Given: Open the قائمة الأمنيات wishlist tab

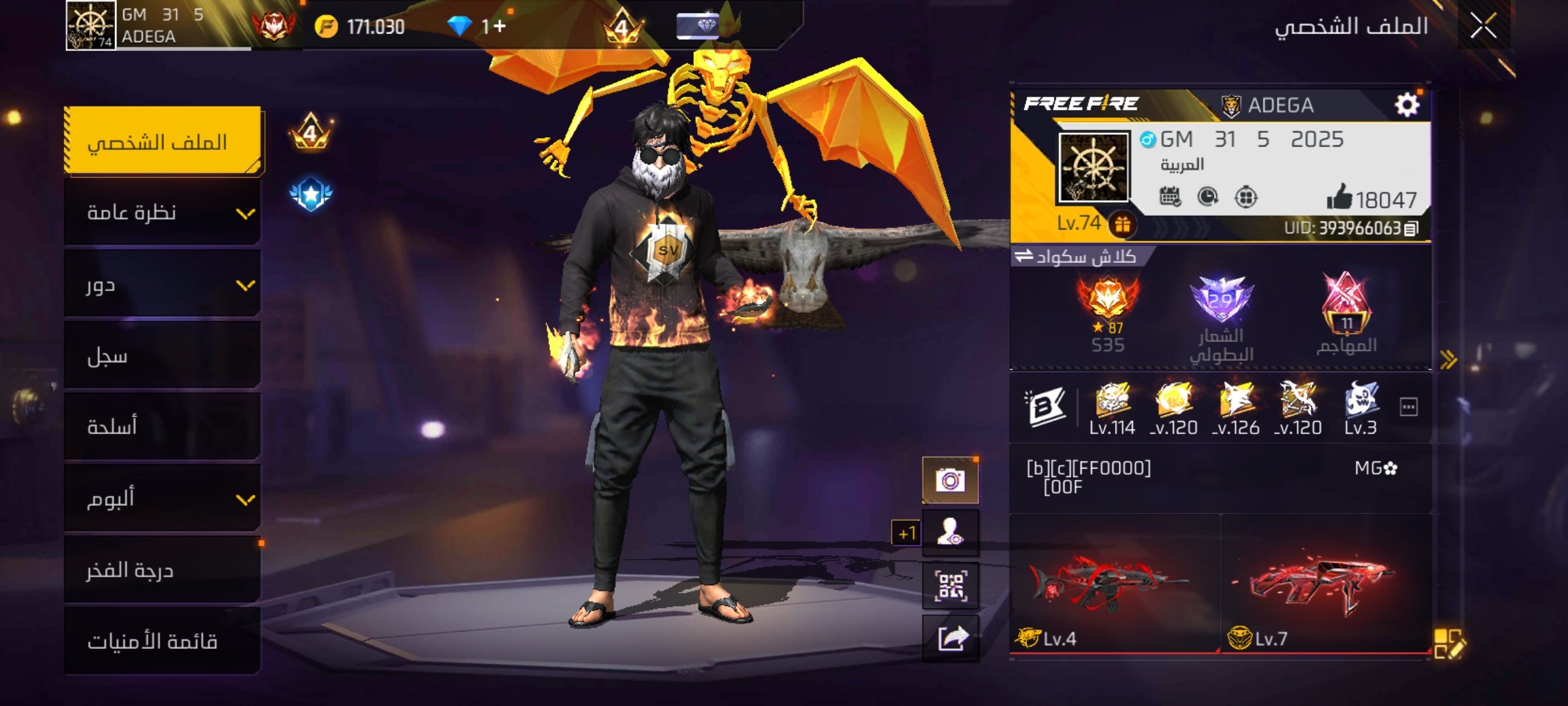Looking at the screenshot, I should point(163,641).
